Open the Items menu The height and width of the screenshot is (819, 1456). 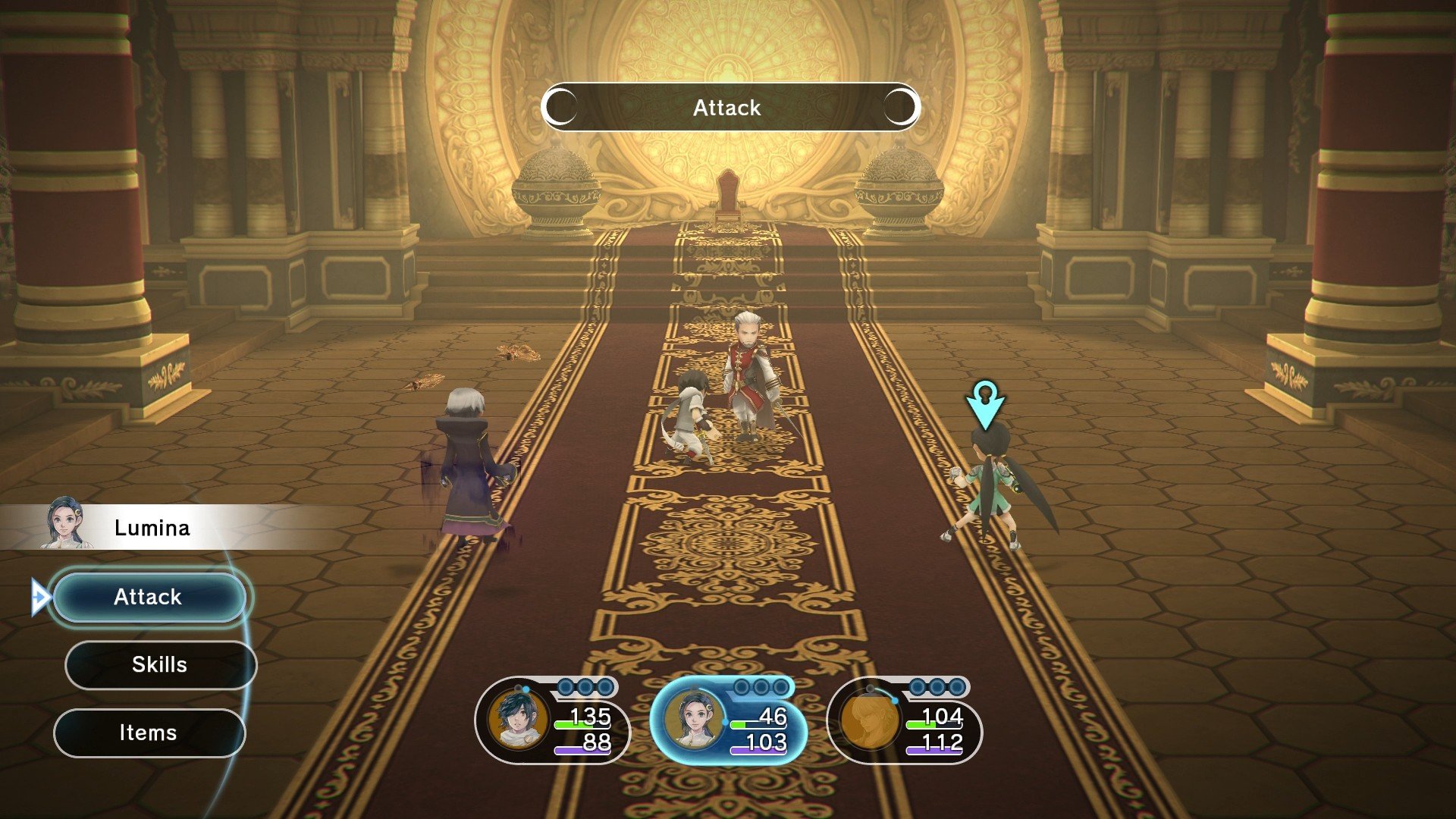coord(149,732)
